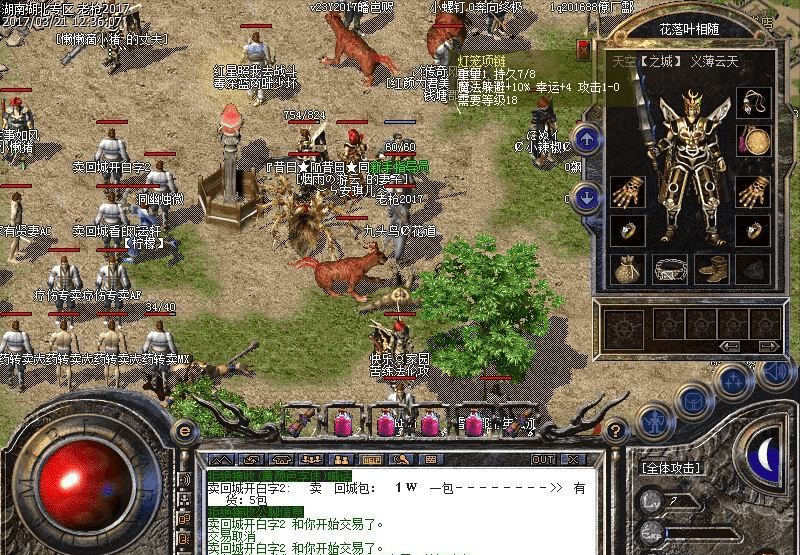
Task: Click the blue up-arrow panel button
Action: click(588, 140)
